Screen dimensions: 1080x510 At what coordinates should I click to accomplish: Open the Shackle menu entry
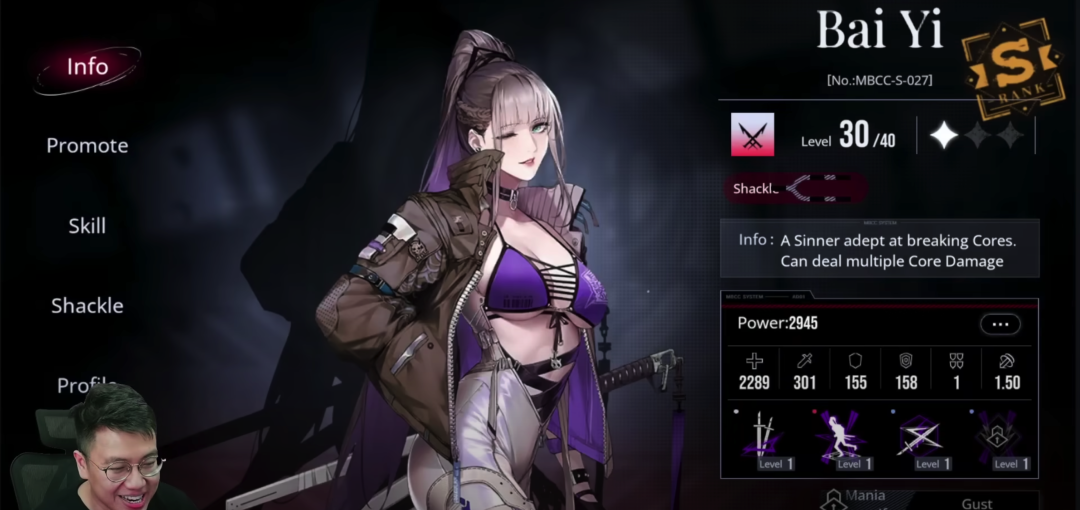[87, 306]
